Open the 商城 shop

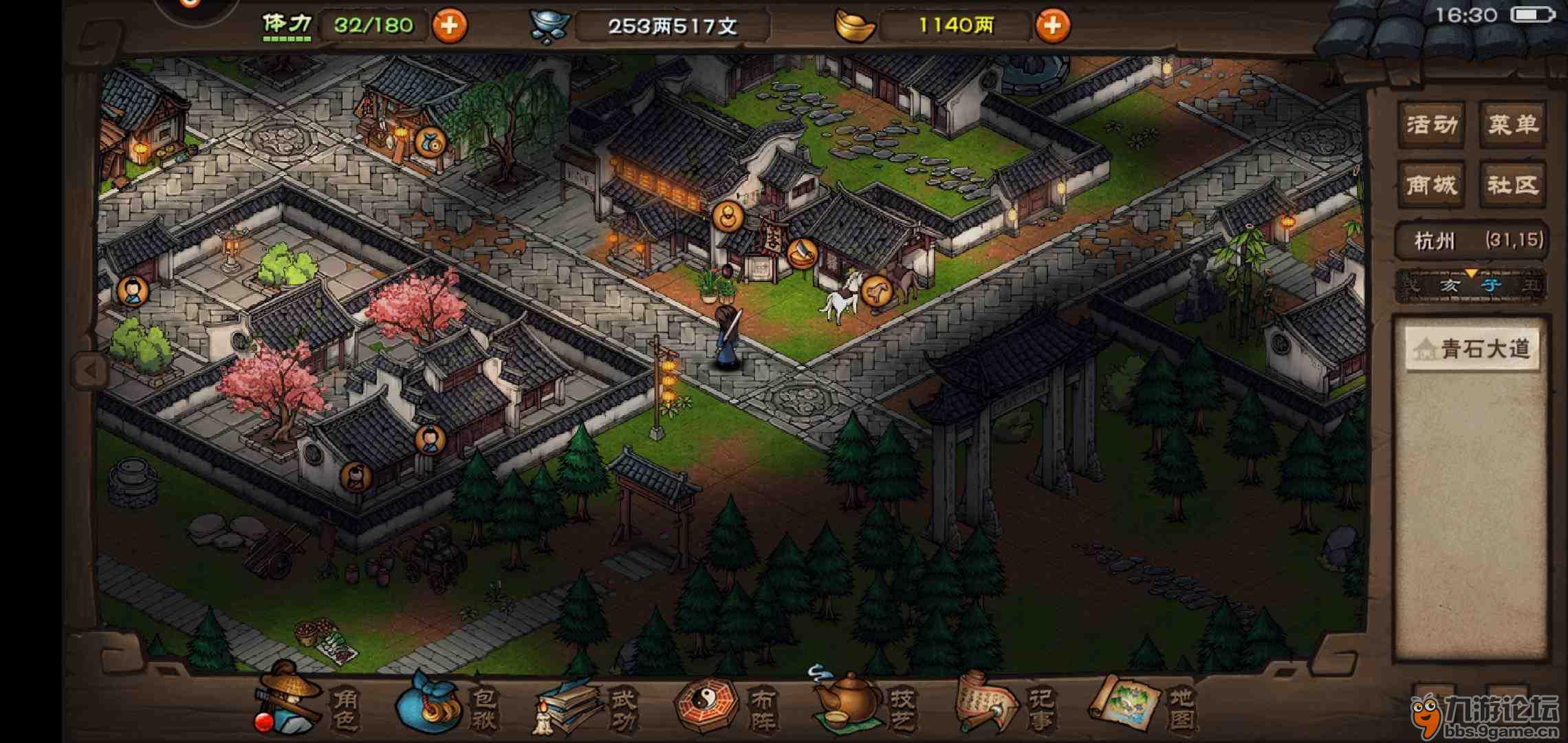click(x=1431, y=184)
